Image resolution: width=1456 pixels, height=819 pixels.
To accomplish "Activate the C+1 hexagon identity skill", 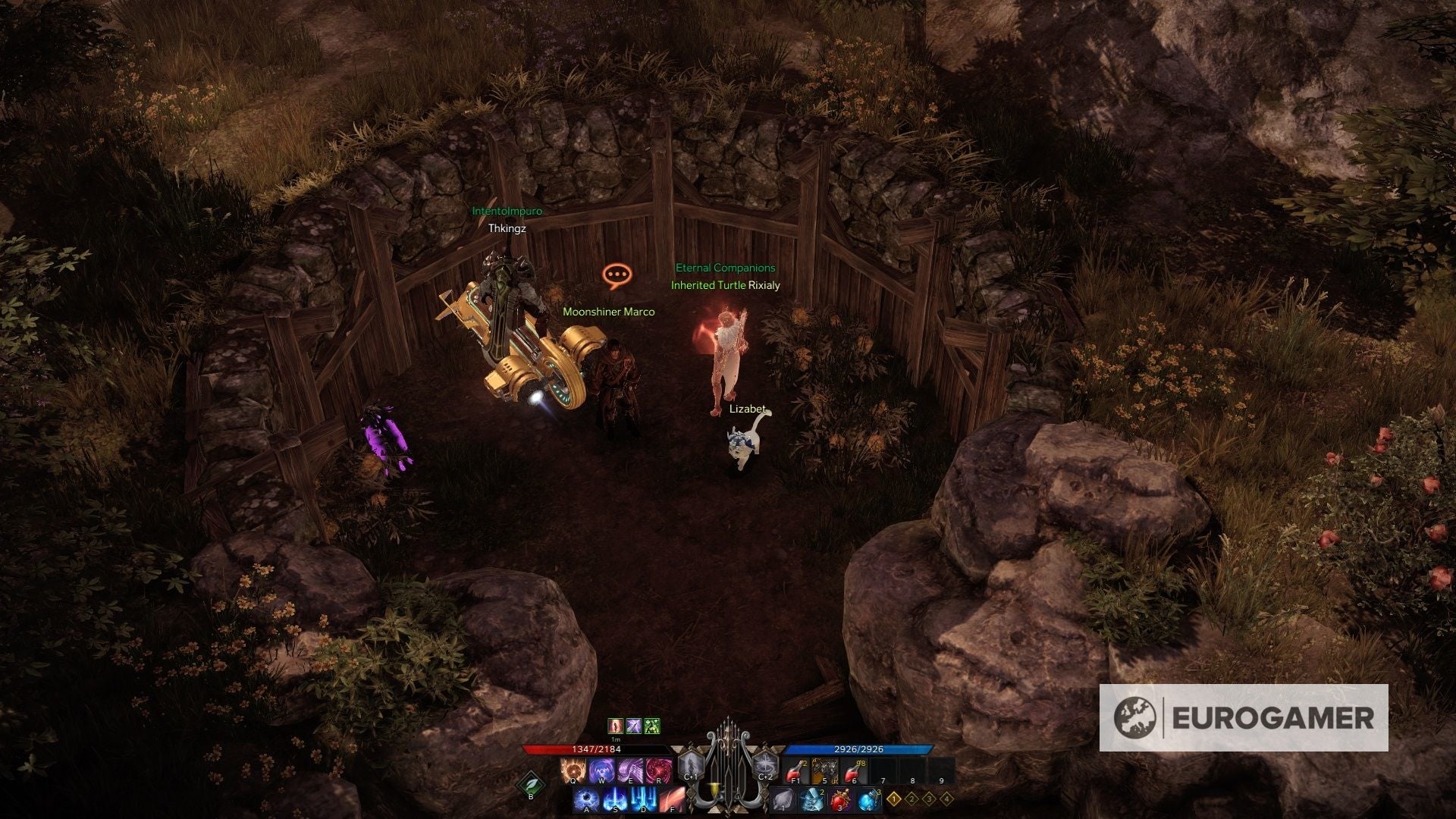I will coord(692,767).
